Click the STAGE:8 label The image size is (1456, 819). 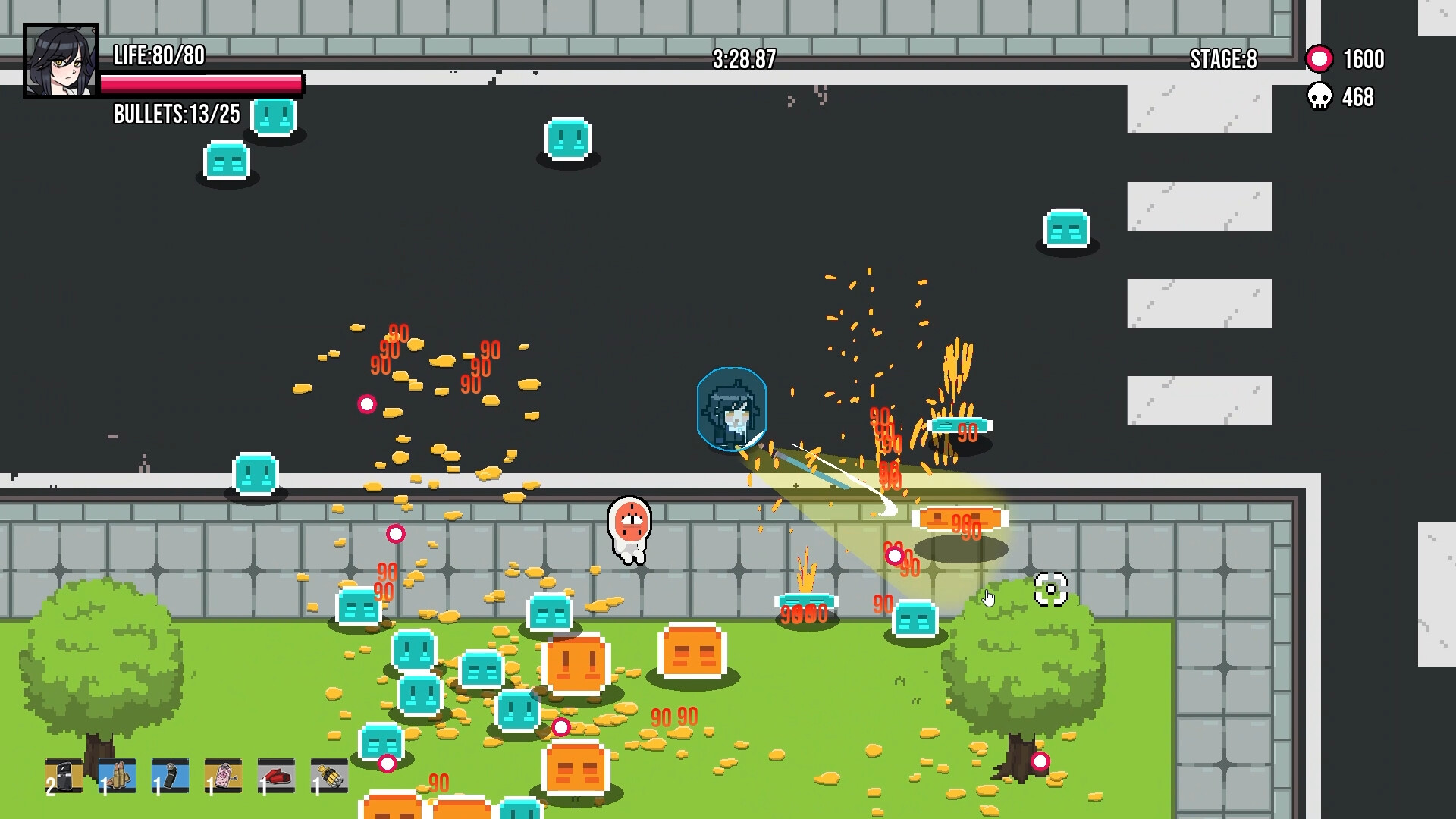[x=1222, y=59]
